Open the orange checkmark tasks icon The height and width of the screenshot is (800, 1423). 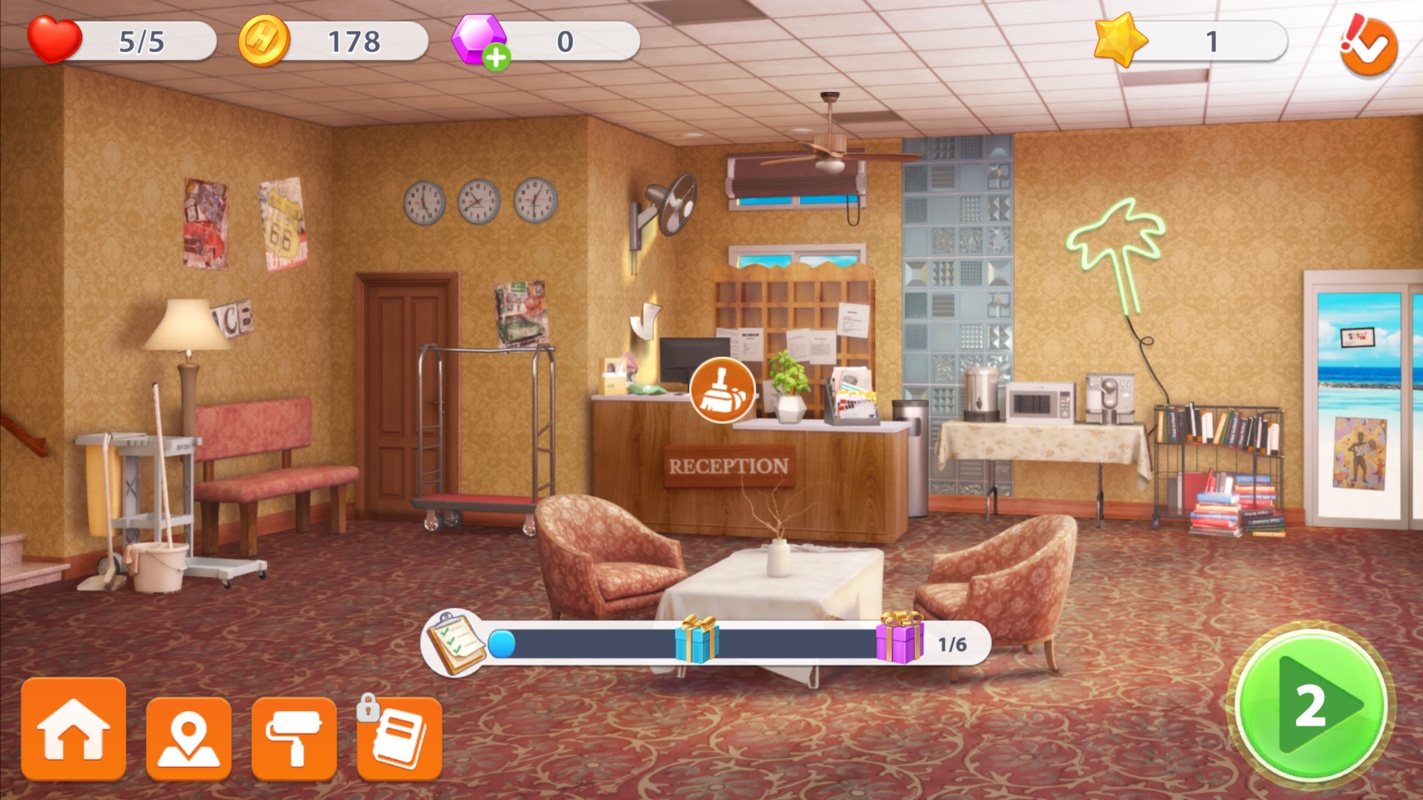(1368, 45)
